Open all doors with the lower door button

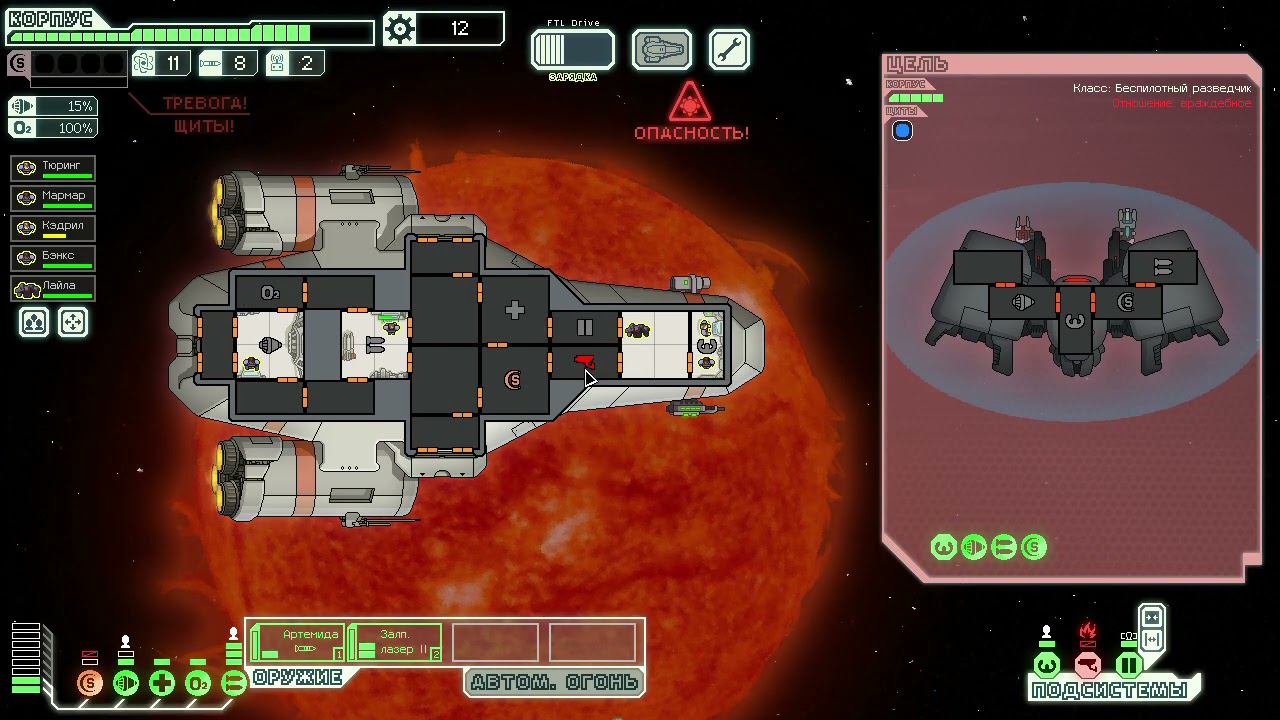pos(1151,640)
